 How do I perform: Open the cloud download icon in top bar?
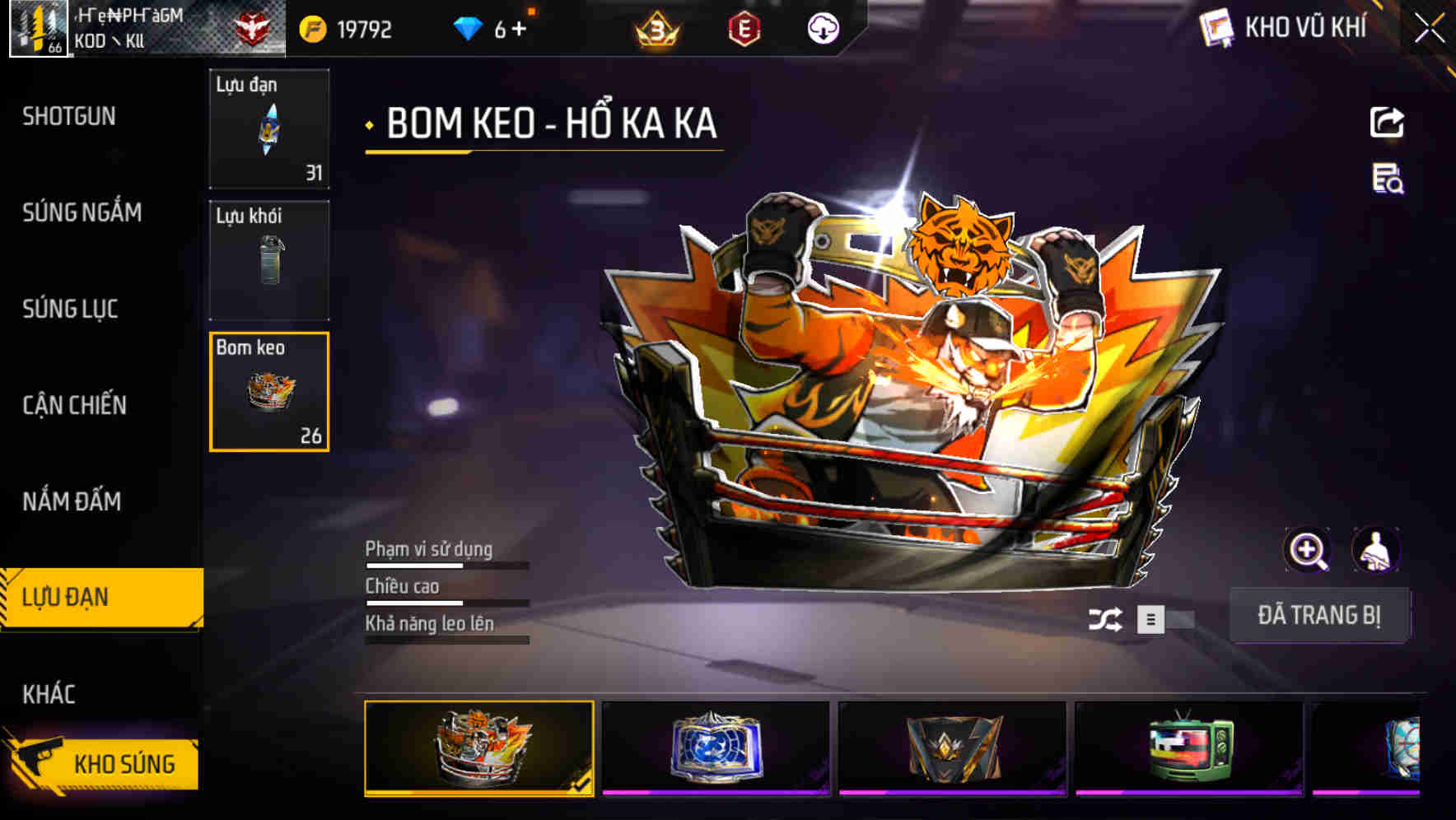point(823,27)
